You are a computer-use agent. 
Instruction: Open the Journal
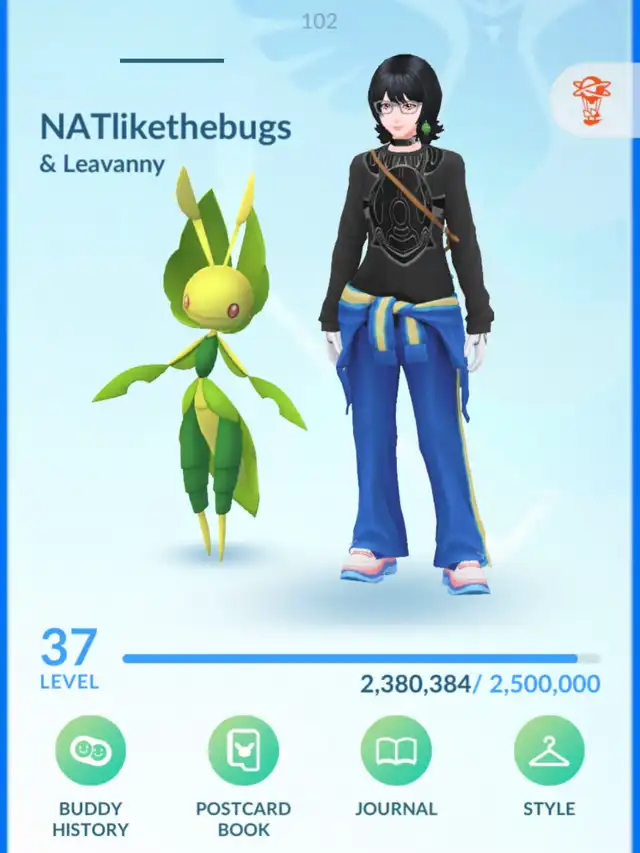(396, 751)
